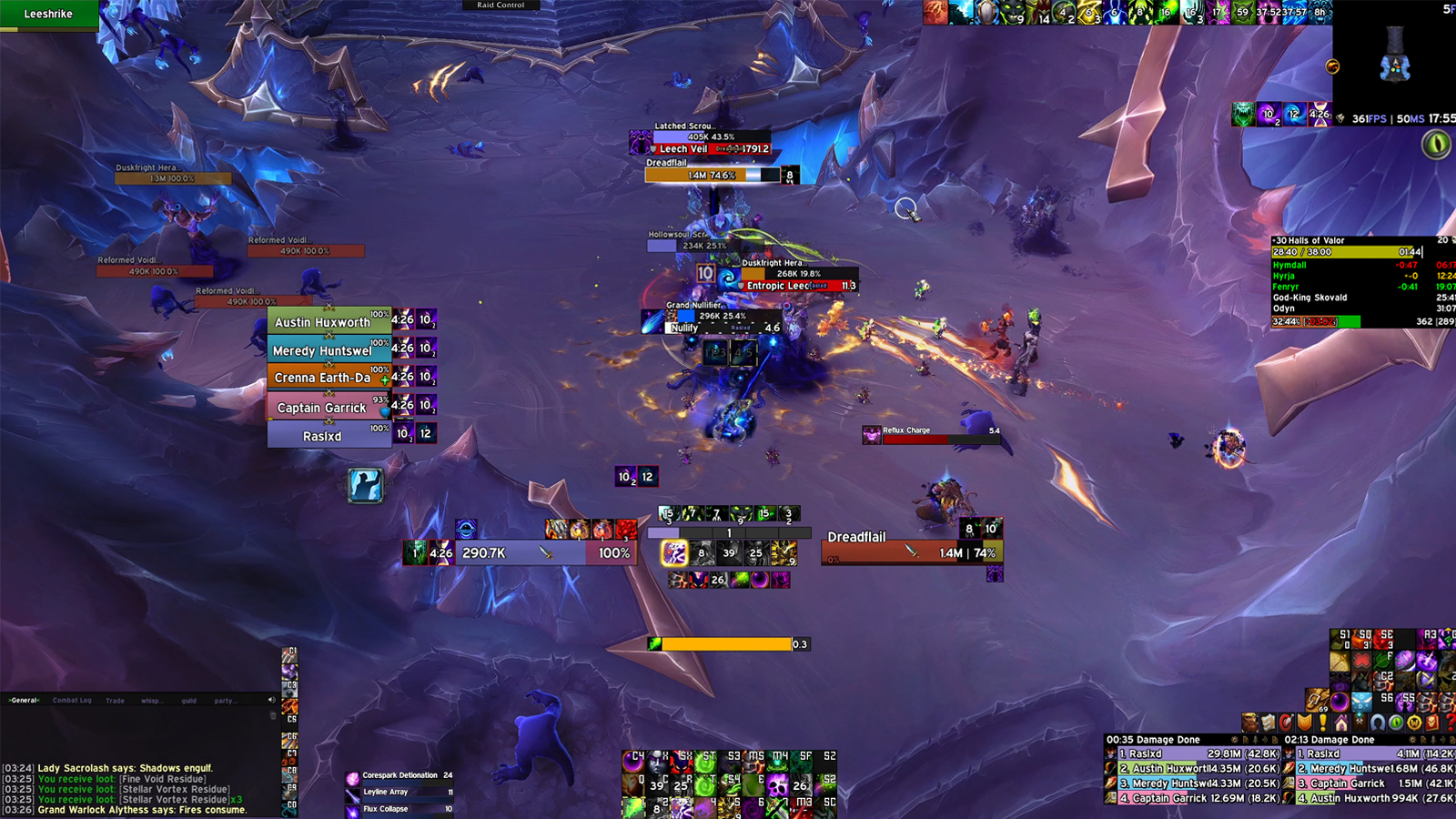Image resolution: width=1456 pixels, height=819 pixels.
Task: Click the copy-chat clipboard icon above the chat log
Action: coord(271,715)
